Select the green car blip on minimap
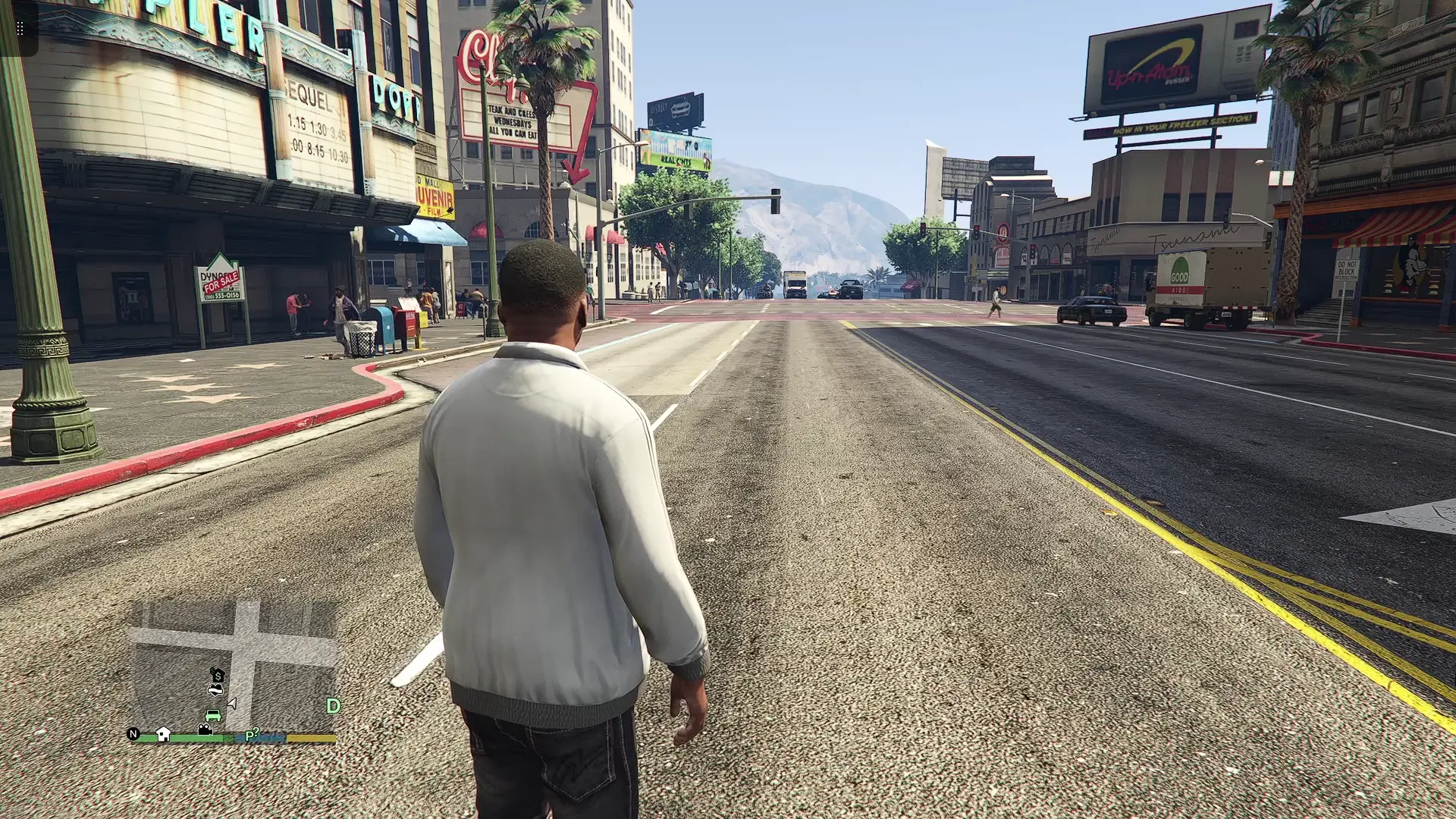This screenshot has width=1456, height=819. tap(213, 715)
